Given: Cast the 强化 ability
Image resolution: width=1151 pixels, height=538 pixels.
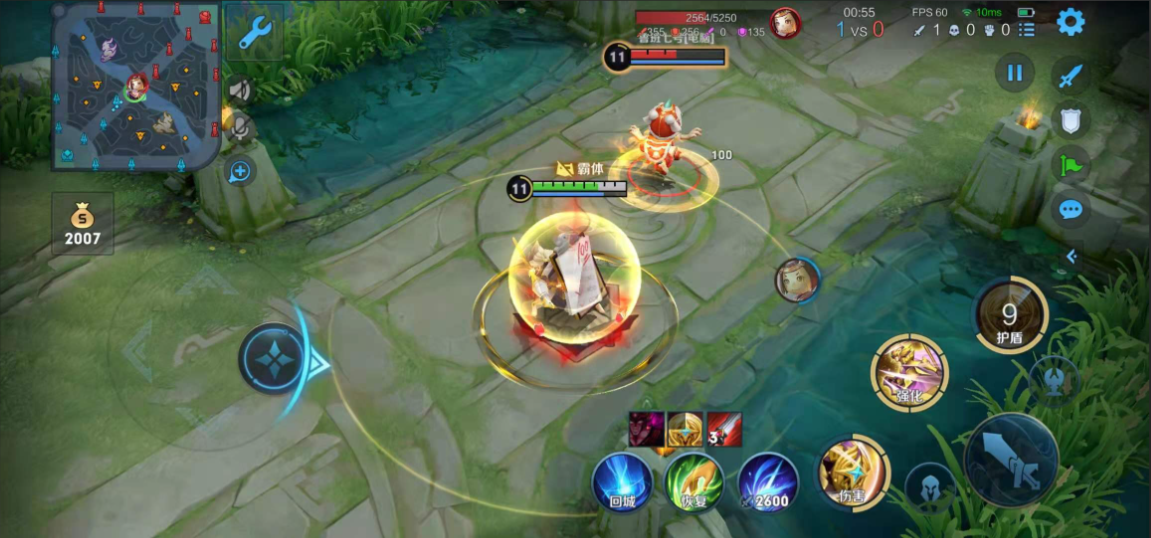Looking at the screenshot, I should pos(909,372).
